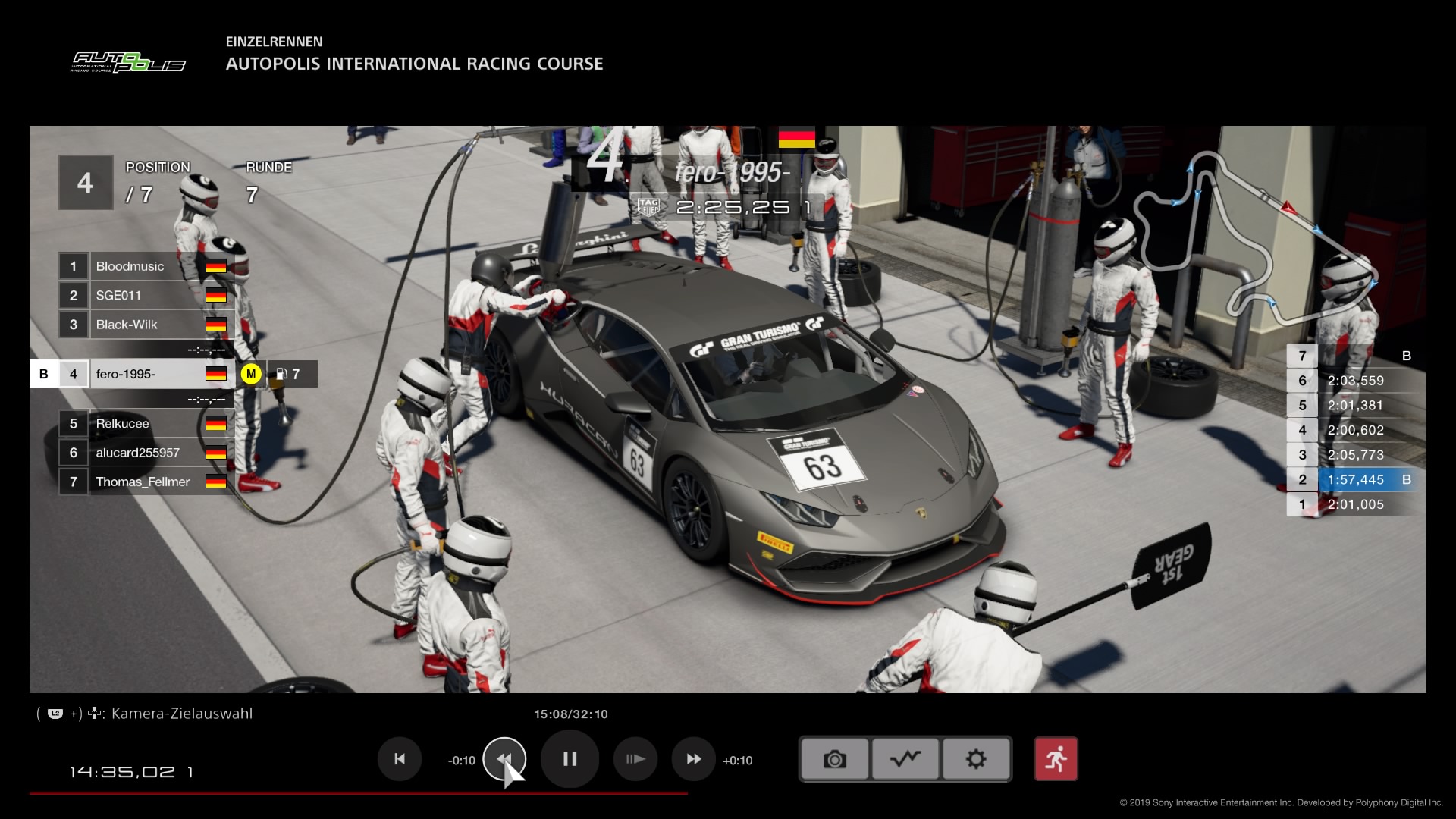Open the replay settings gear
Image resolution: width=1456 pixels, height=819 pixels.
point(976,759)
